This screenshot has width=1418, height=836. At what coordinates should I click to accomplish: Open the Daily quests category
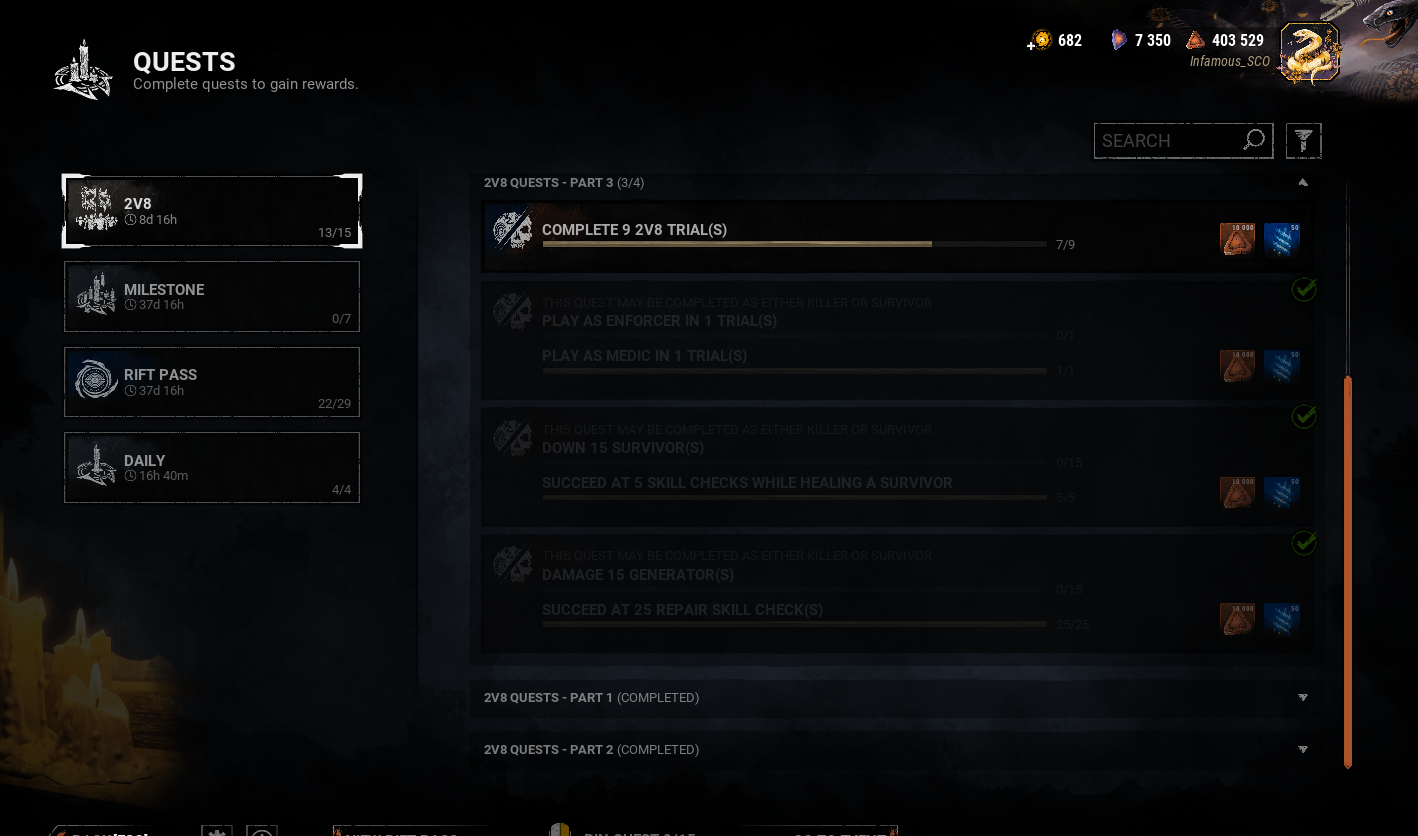pos(211,466)
